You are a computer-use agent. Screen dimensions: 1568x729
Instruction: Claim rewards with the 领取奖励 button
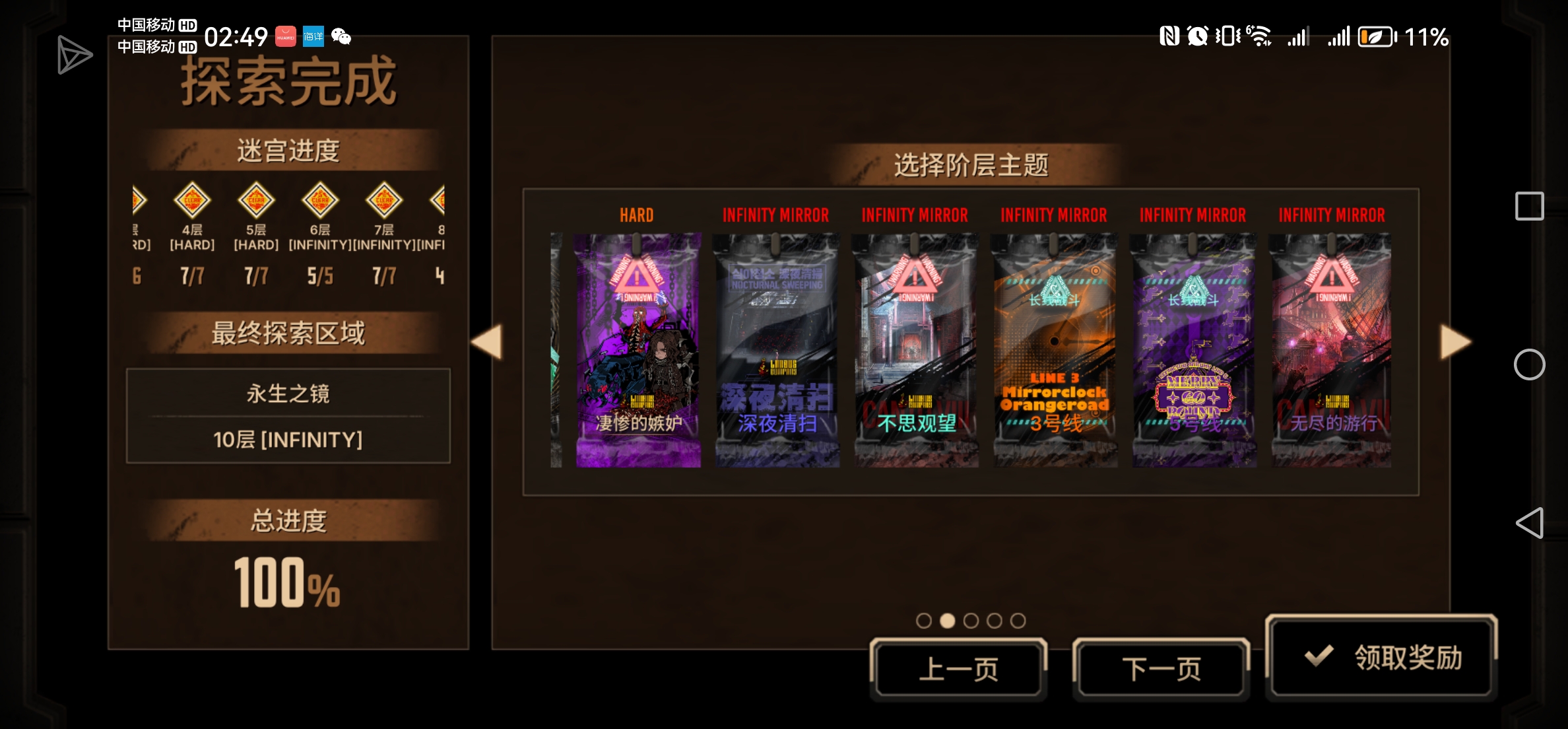(x=1382, y=656)
